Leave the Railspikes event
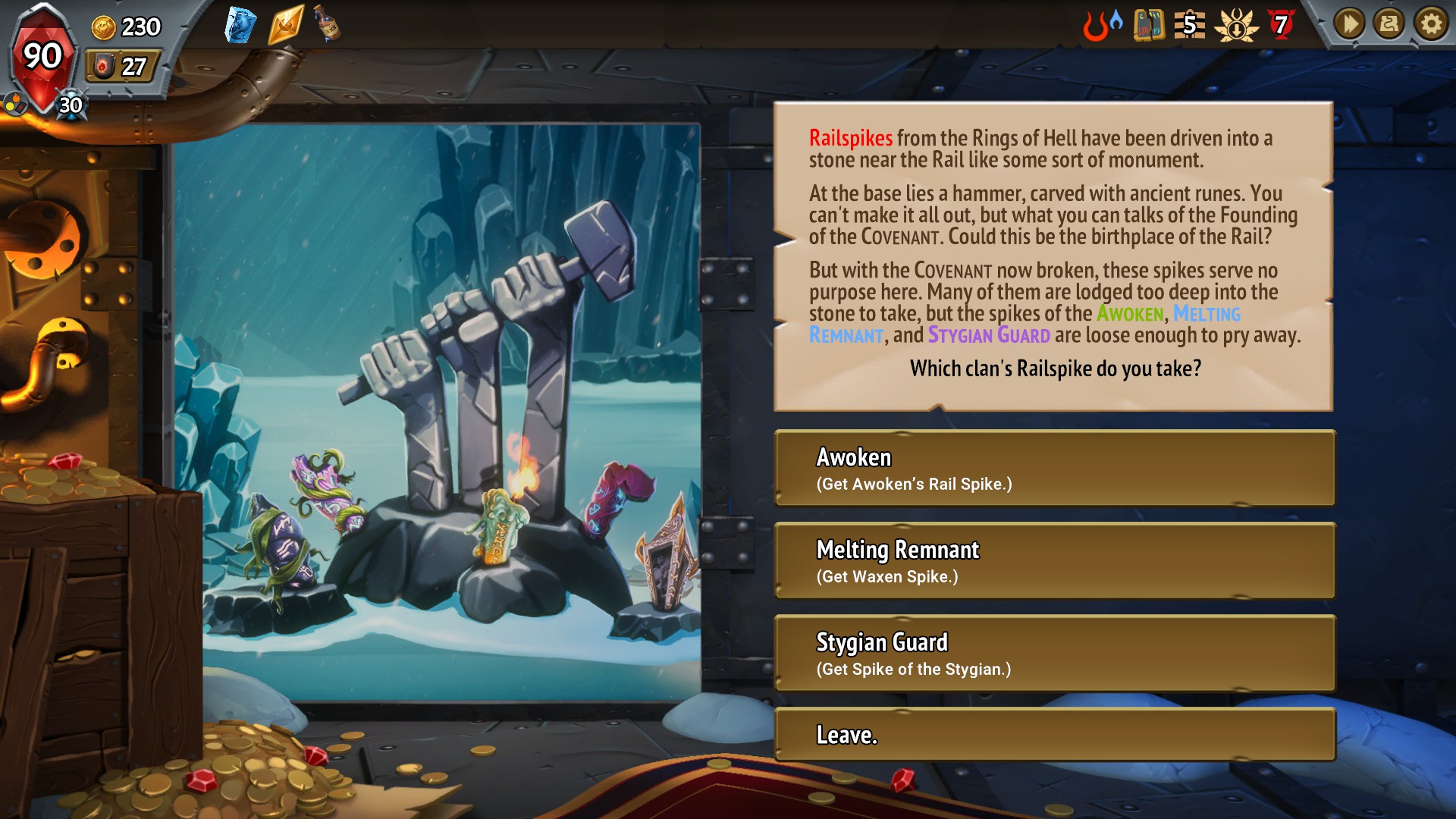This screenshot has width=1456, height=819. pyautogui.click(x=1054, y=735)
